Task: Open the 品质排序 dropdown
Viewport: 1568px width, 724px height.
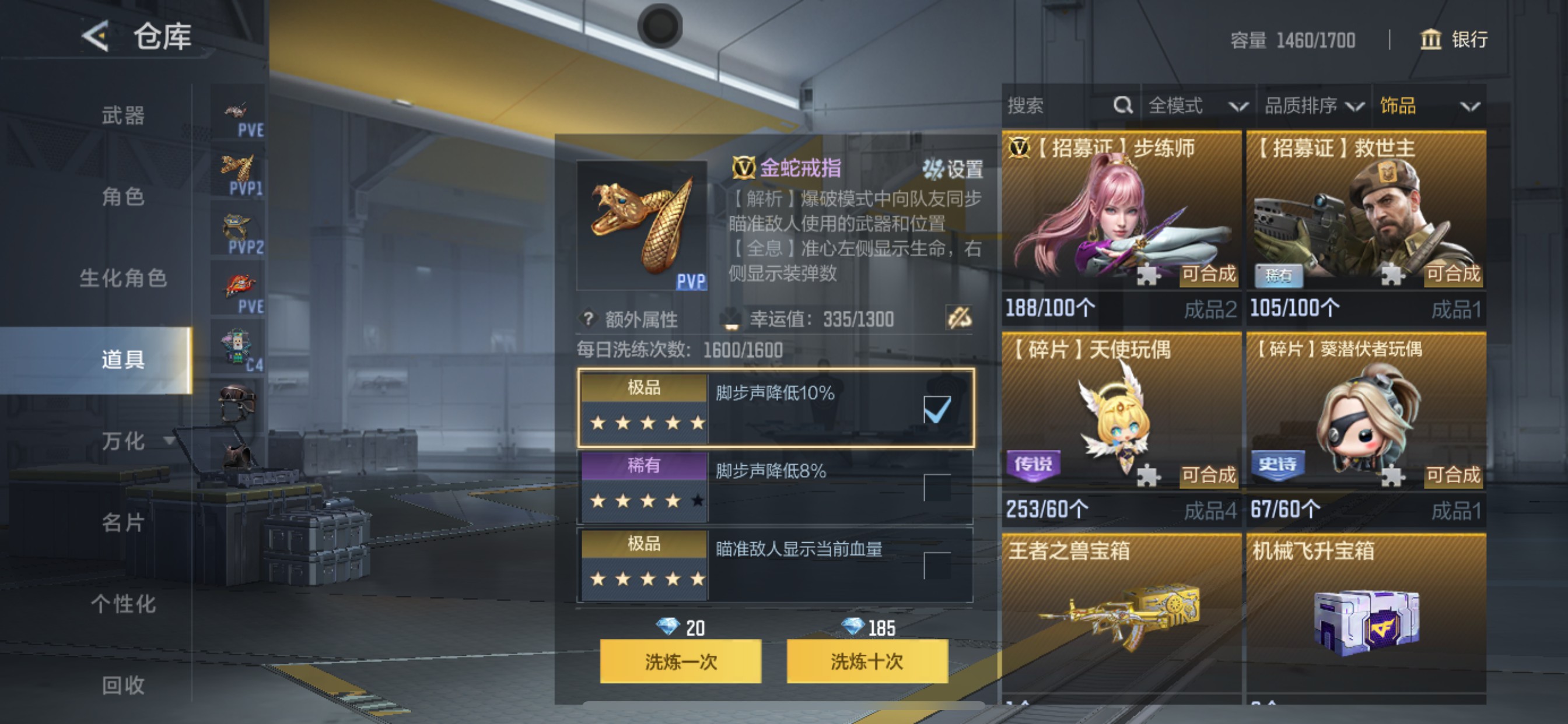Action: 1315,106
